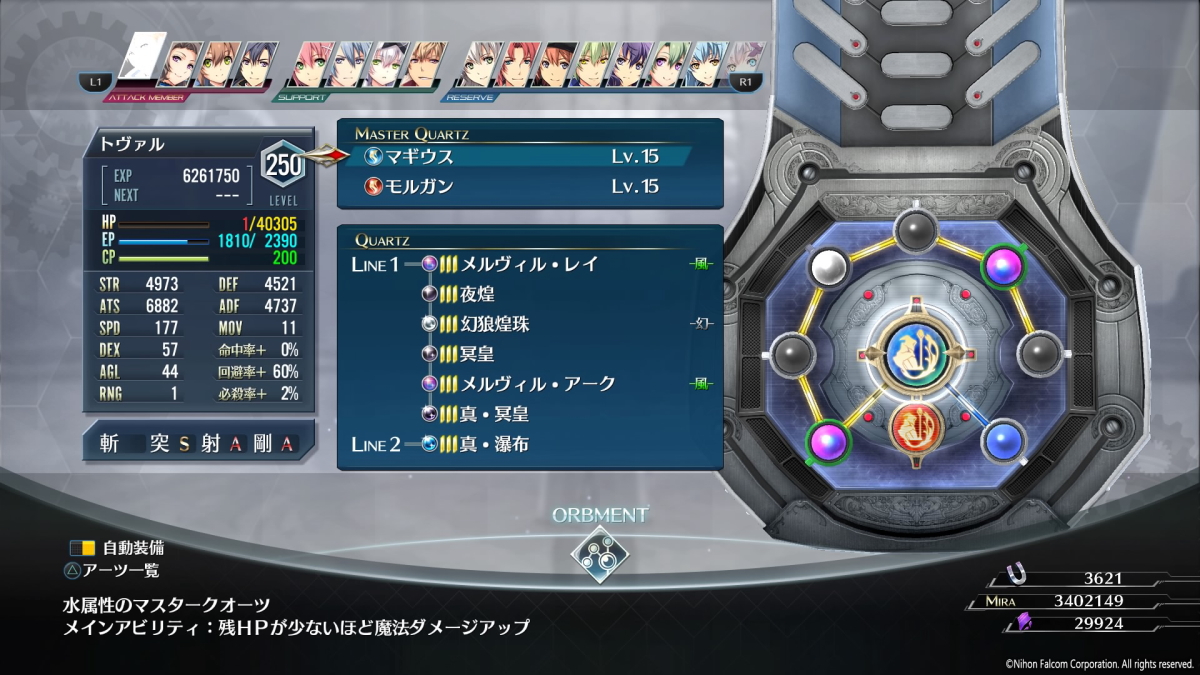Click the ORBMENT diamond icon
This screenshot has width=1200, height=675.
[600, 553]
